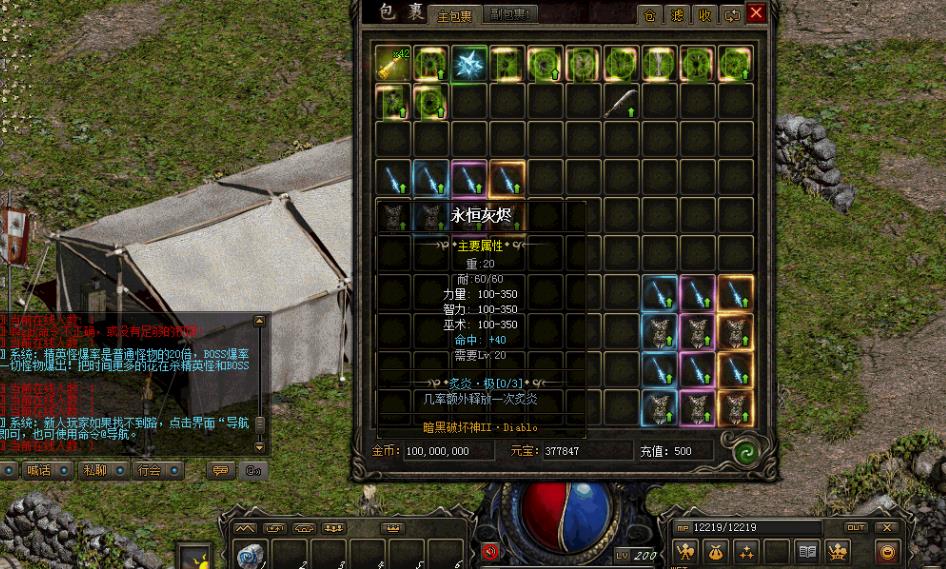The width and height of the screenshot is (946, 569).
Task: Open the skills book icon
Action: [x=808, y=551]
